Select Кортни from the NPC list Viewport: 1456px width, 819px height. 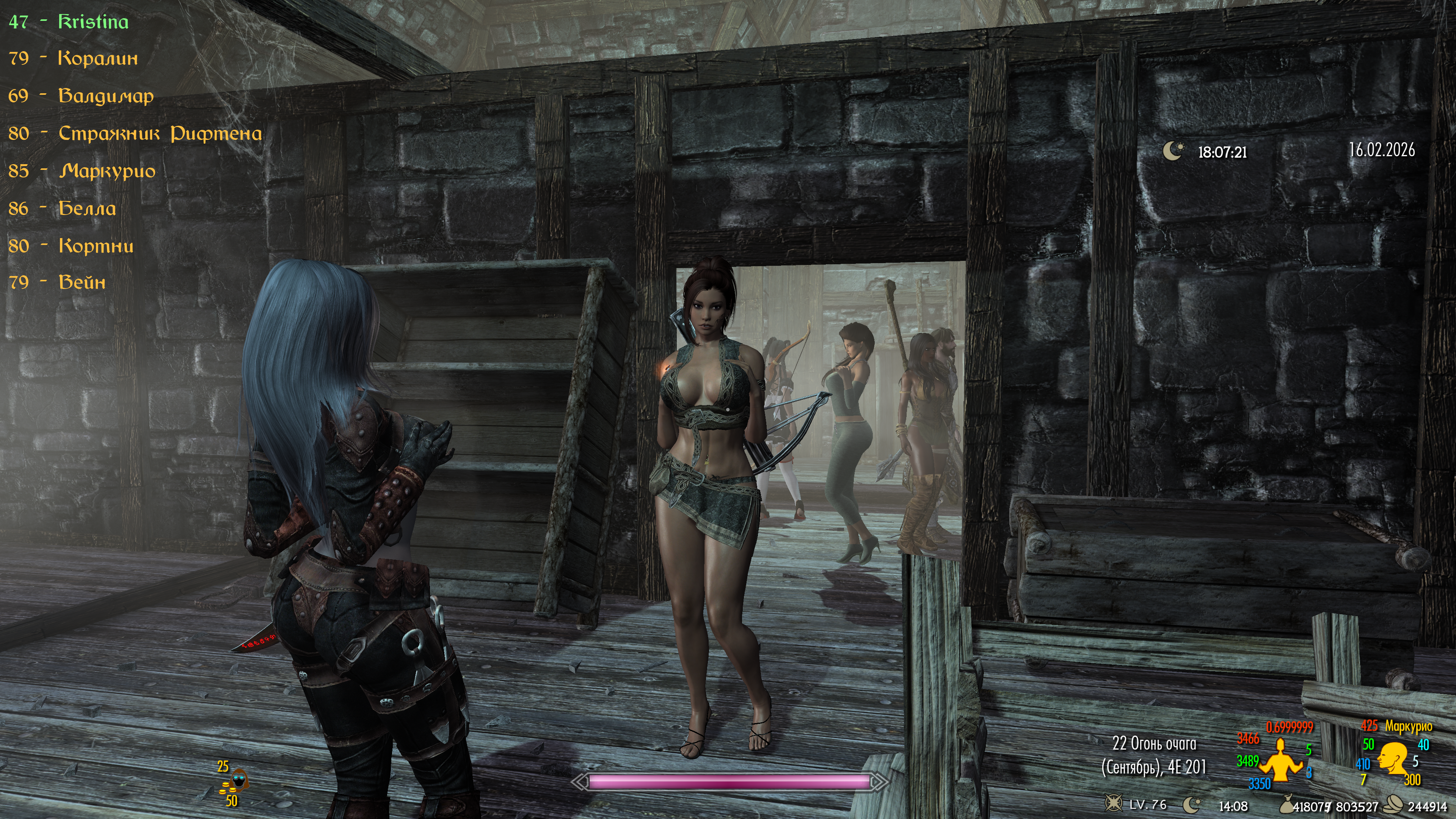(x=96, y=246)
